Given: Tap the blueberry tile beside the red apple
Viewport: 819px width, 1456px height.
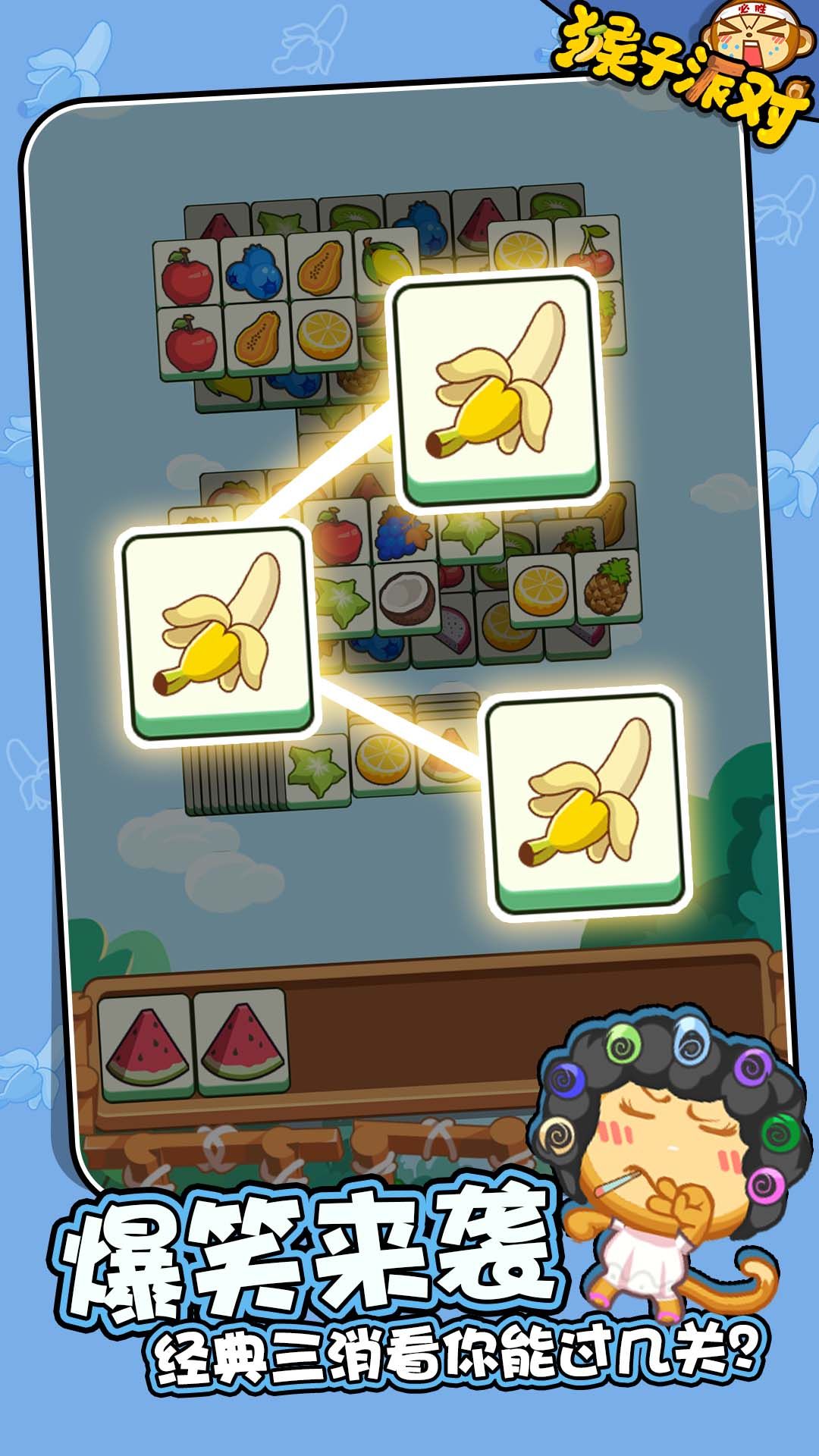Looking at the screenshot, I should [254, 269].
